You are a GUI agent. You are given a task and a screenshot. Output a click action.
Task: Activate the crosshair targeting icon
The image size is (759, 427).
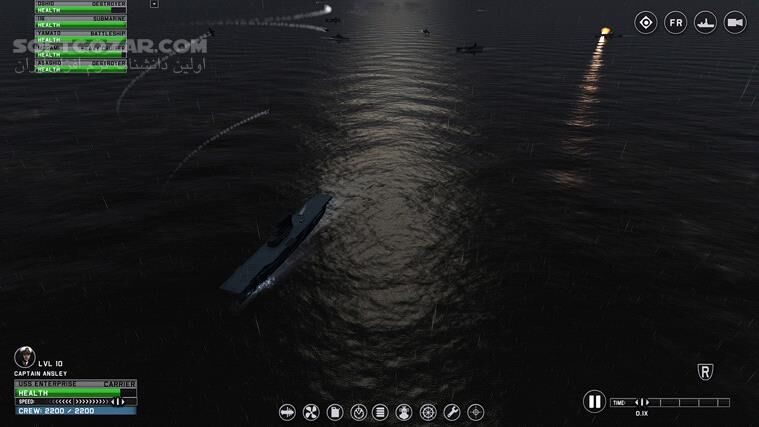(x=476, y=412)
